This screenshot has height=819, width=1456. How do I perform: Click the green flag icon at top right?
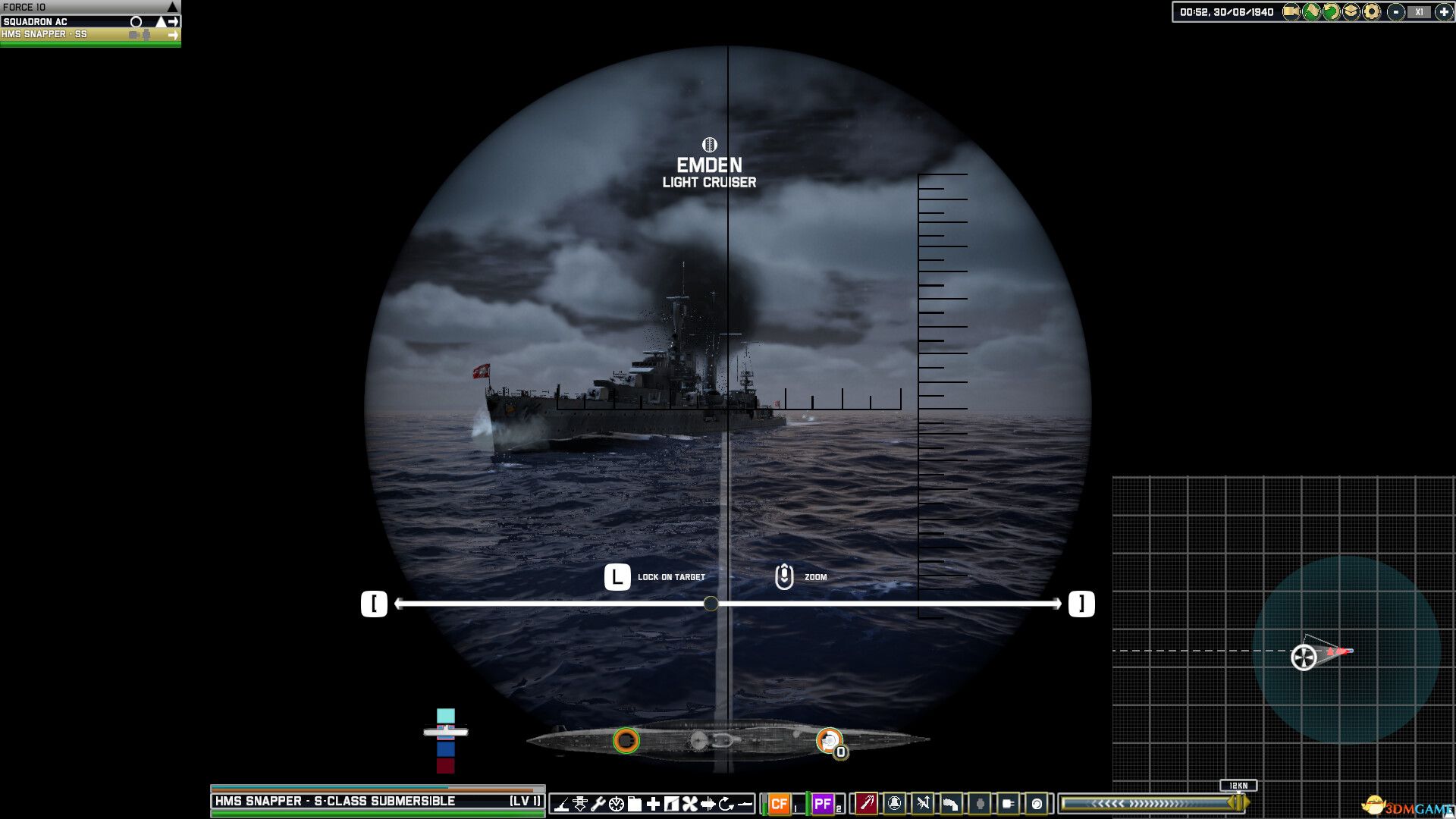[1311, 11]
